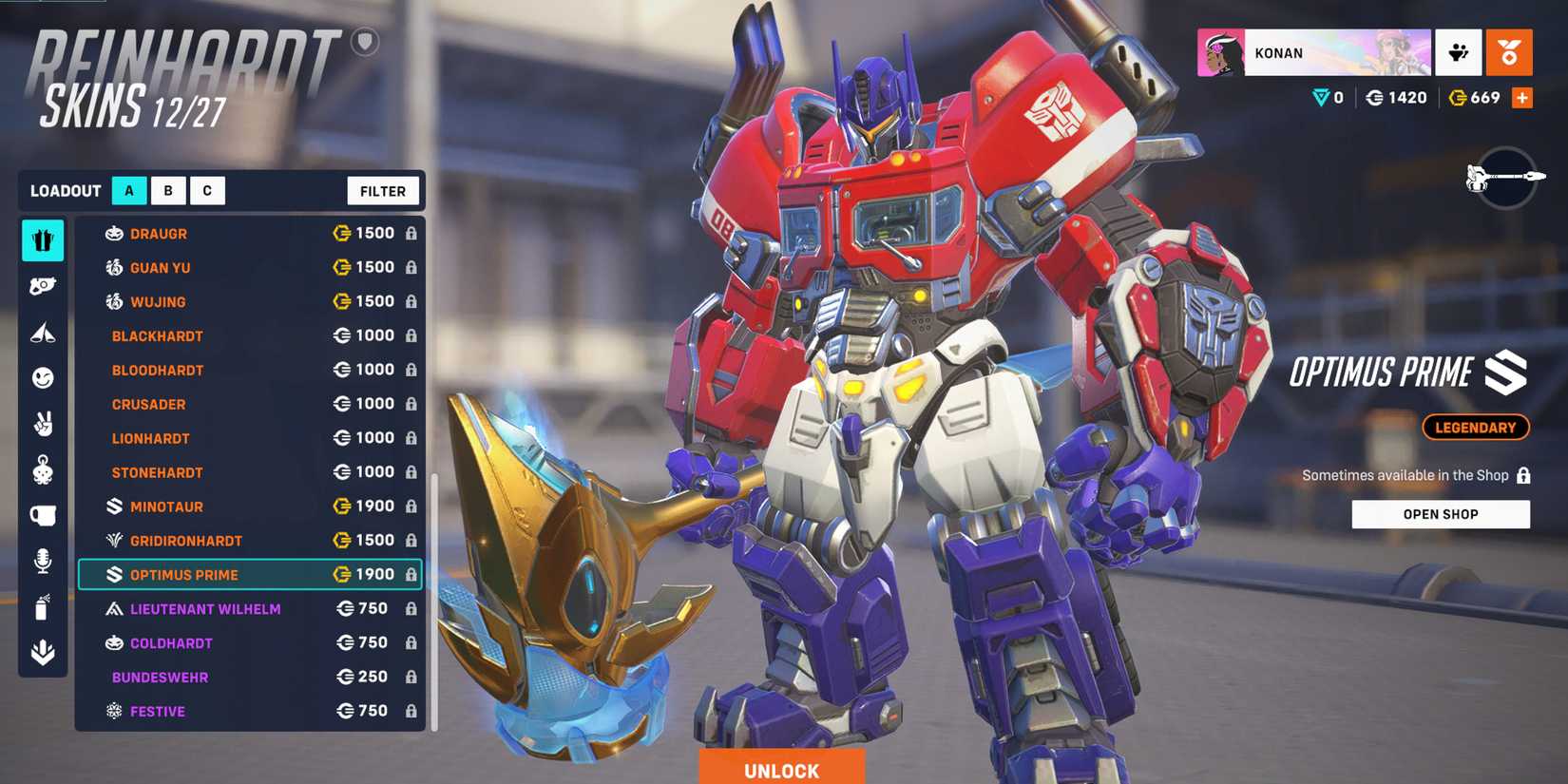Switch to Loadout tab C

coord(207,190)
